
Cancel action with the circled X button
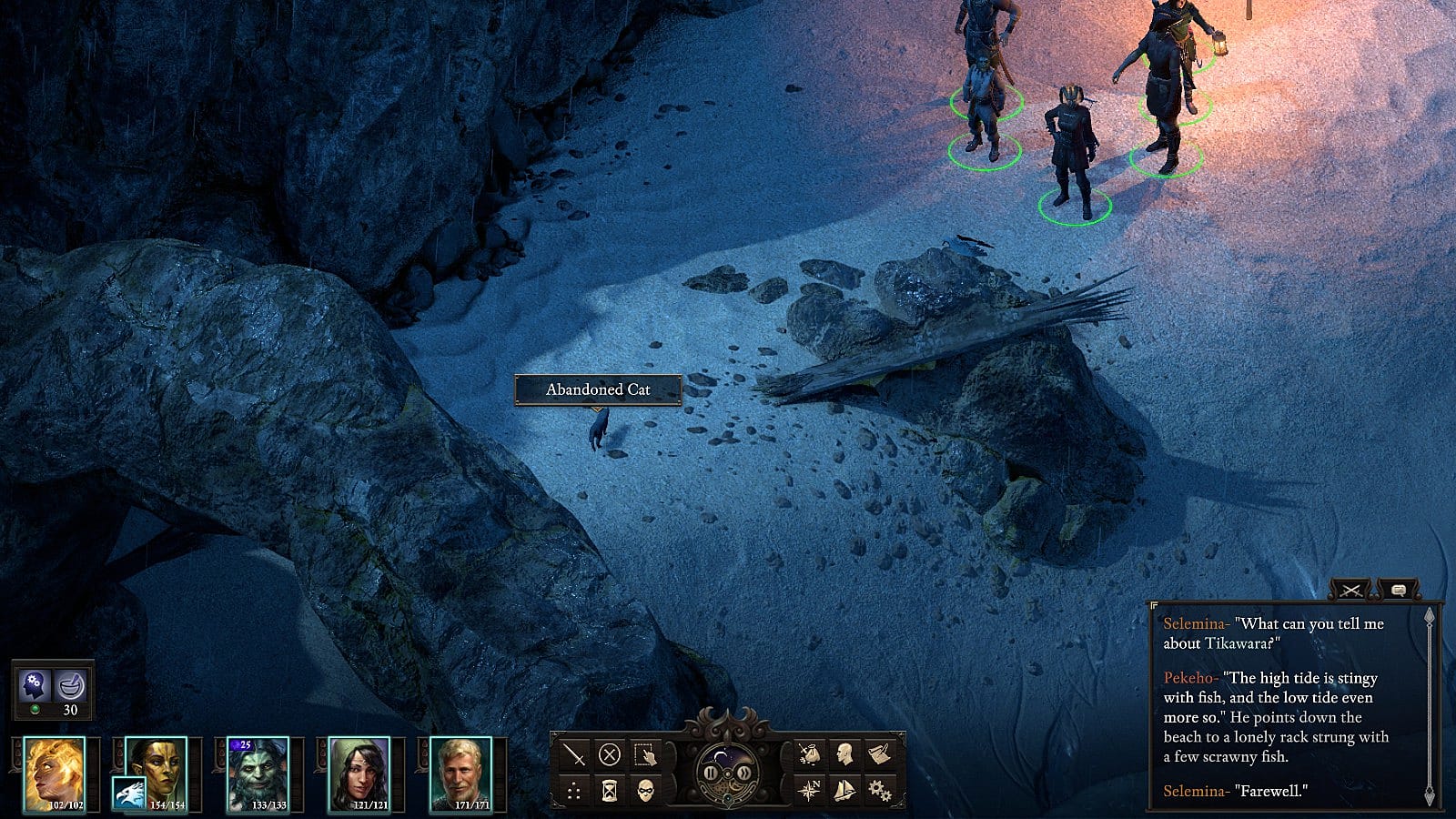(x=609, y=754)
